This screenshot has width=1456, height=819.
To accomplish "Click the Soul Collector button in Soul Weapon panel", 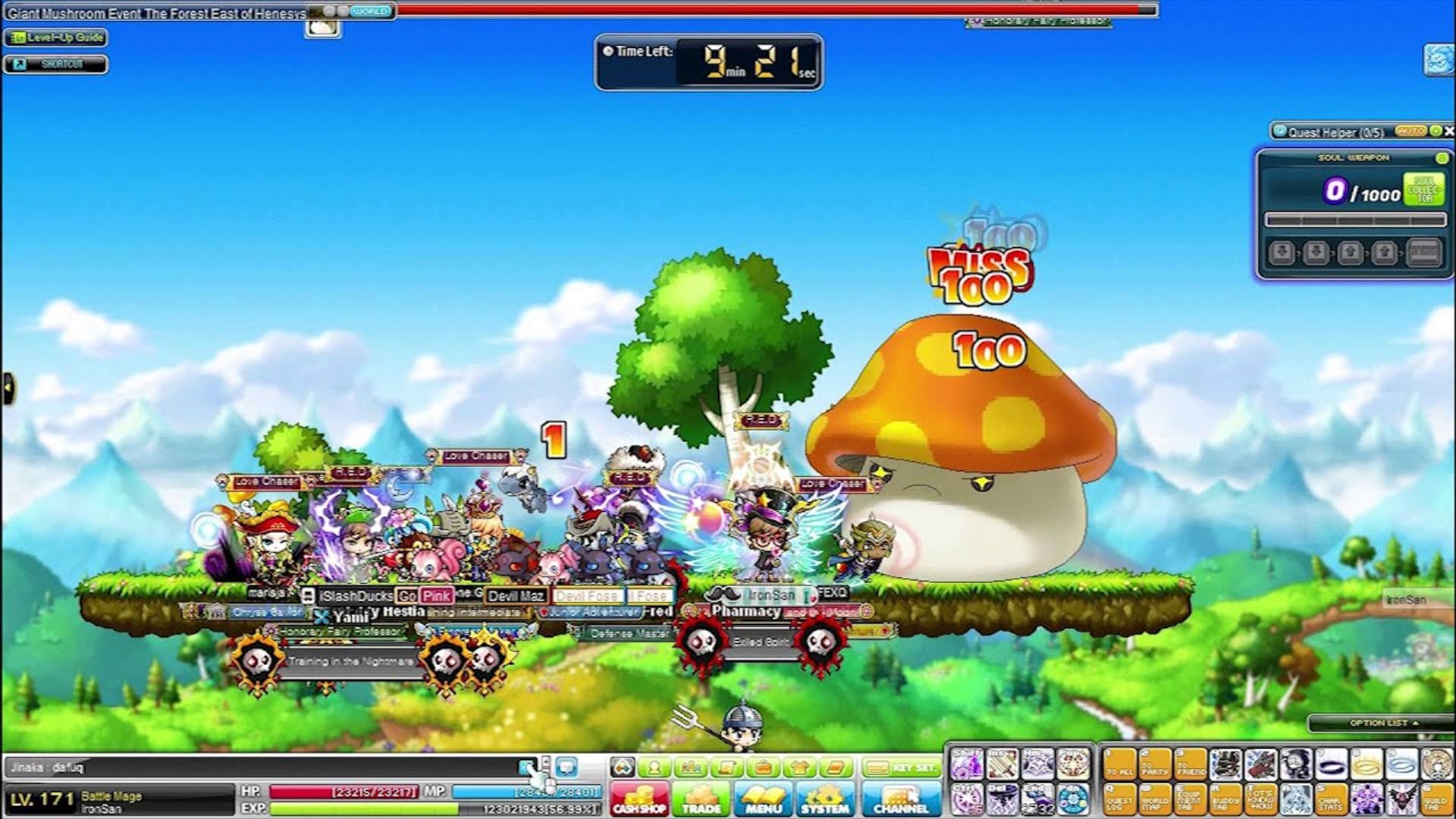I will pyautogui.click(x=1423, y=189).
